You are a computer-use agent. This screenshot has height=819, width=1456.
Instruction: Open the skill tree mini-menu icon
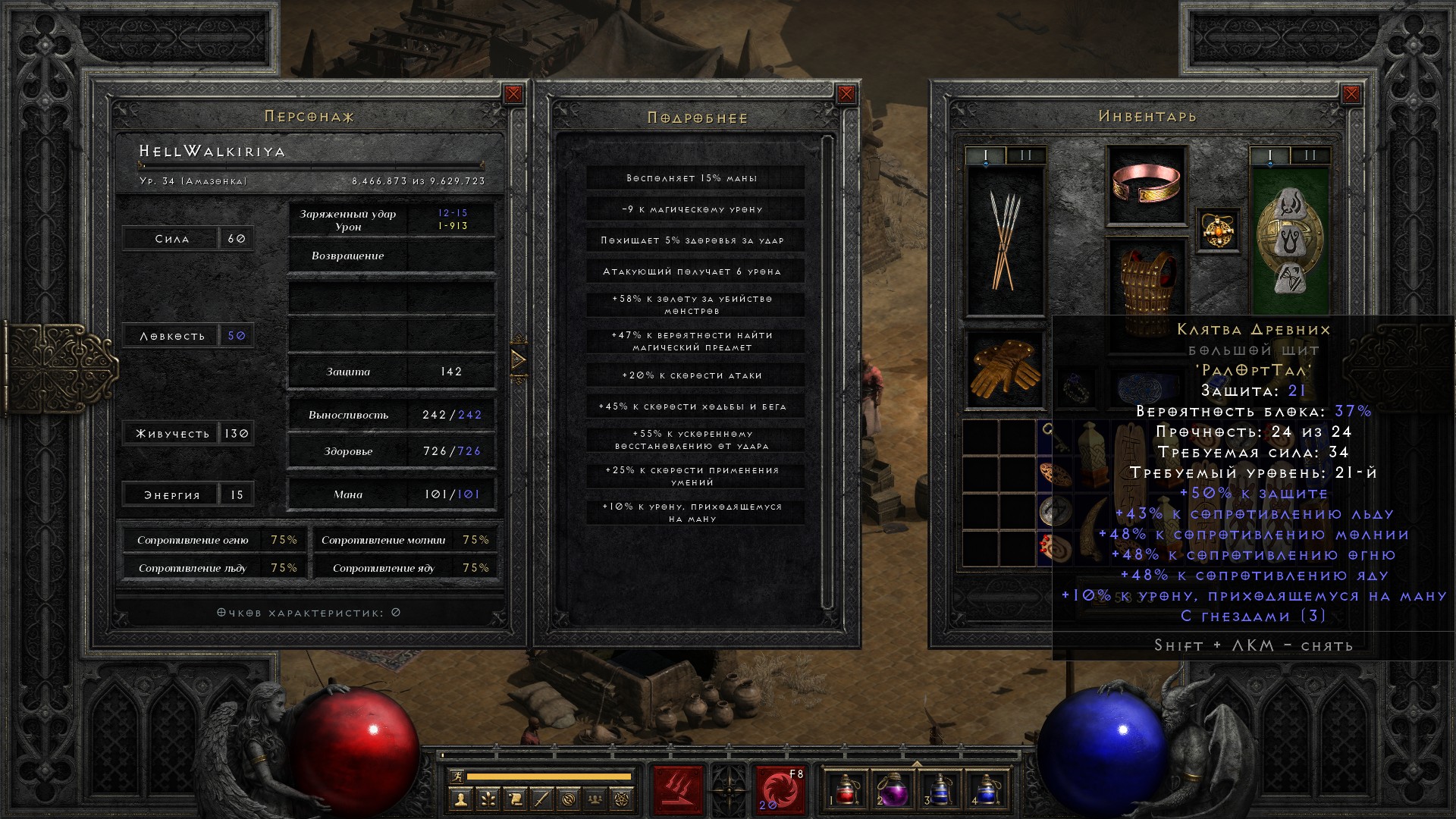(488, 799)
